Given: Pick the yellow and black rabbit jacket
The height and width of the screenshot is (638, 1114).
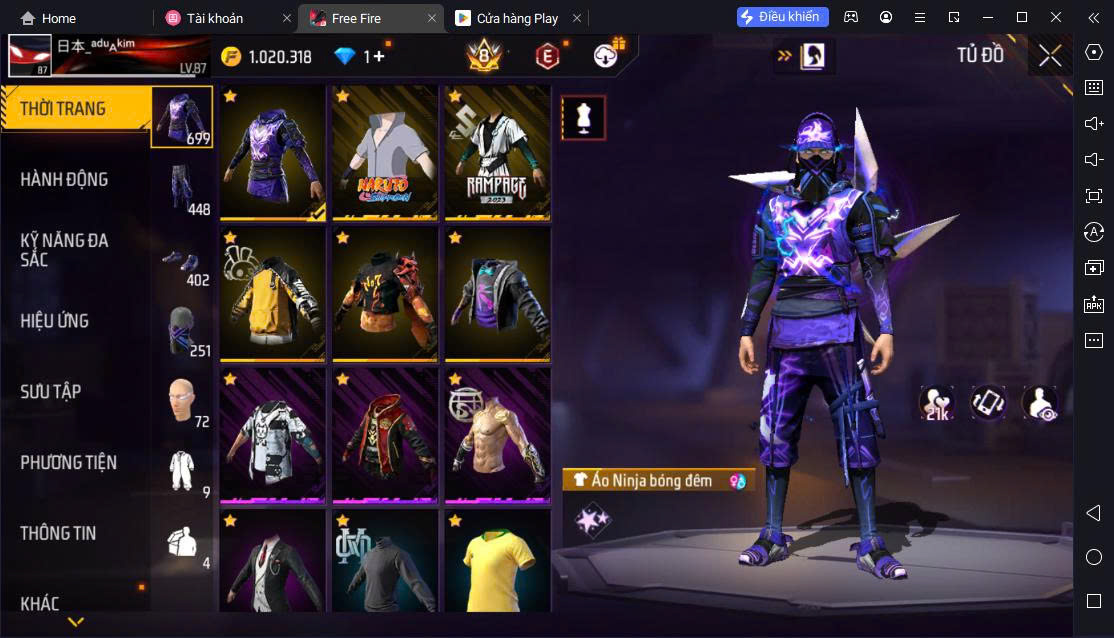Looking at the screenshot, I should coord(273,293).
